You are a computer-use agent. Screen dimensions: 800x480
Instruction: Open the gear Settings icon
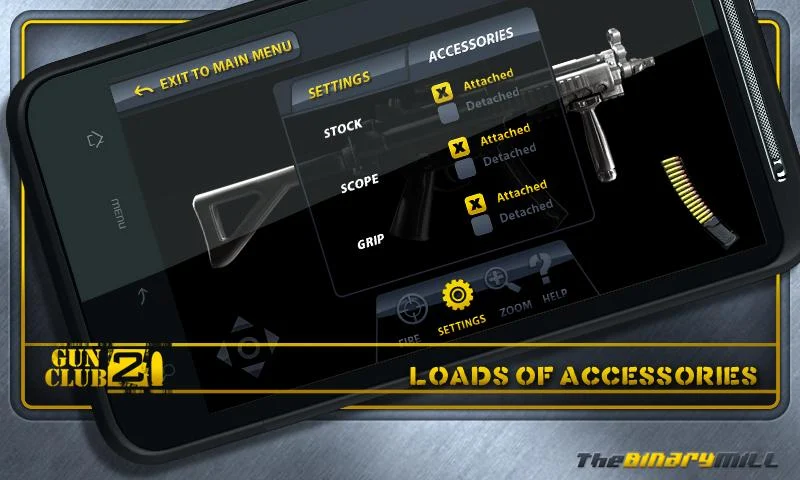[458, 296]
